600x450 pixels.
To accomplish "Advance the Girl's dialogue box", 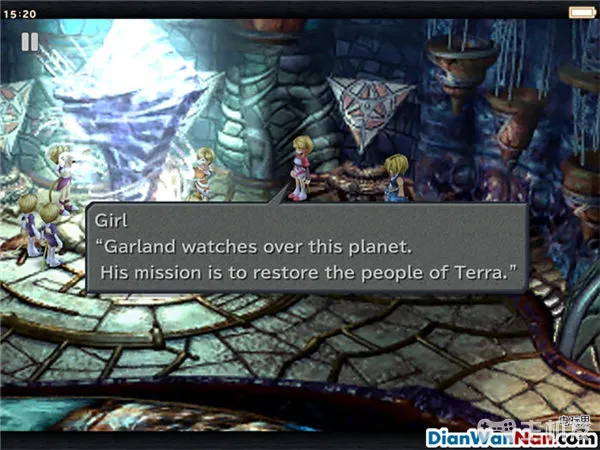I will (x=305, y=248).
